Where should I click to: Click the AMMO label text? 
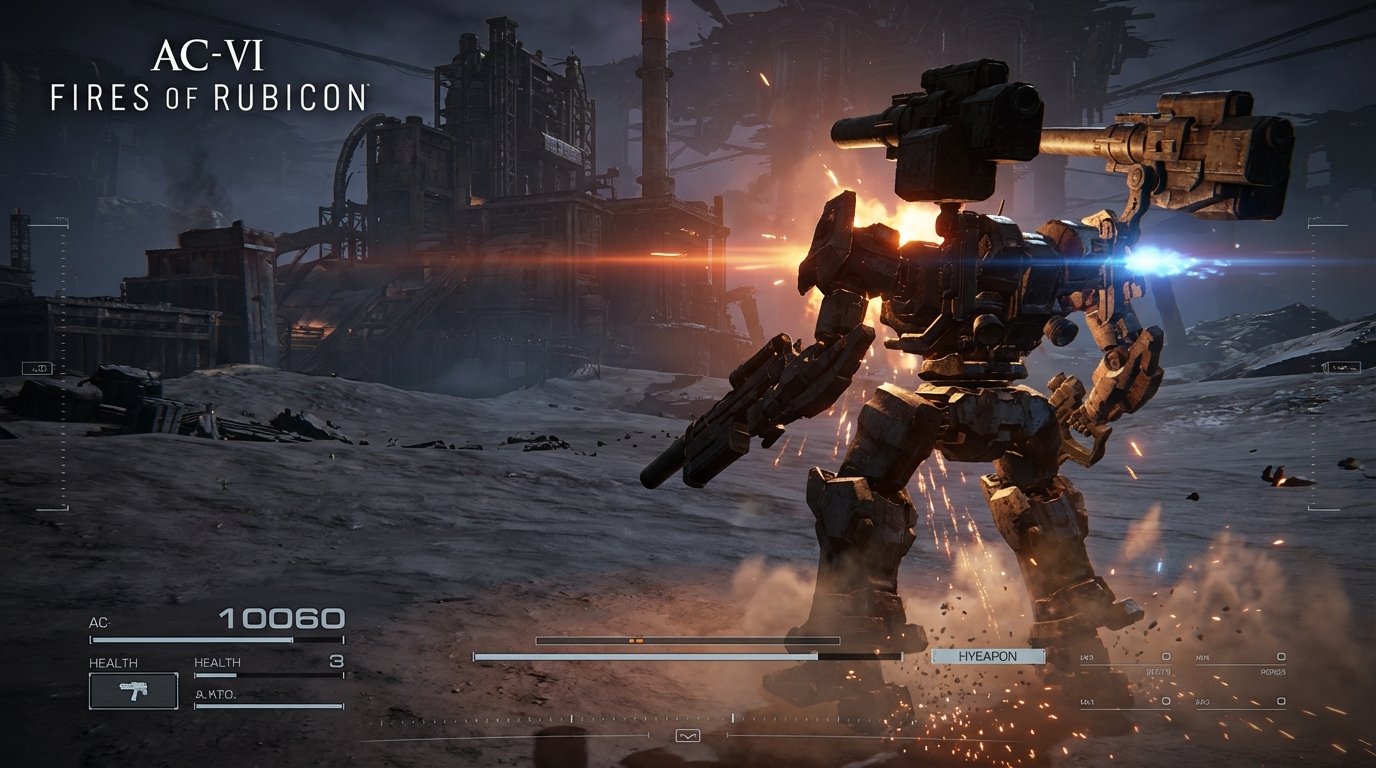[214, 694]
